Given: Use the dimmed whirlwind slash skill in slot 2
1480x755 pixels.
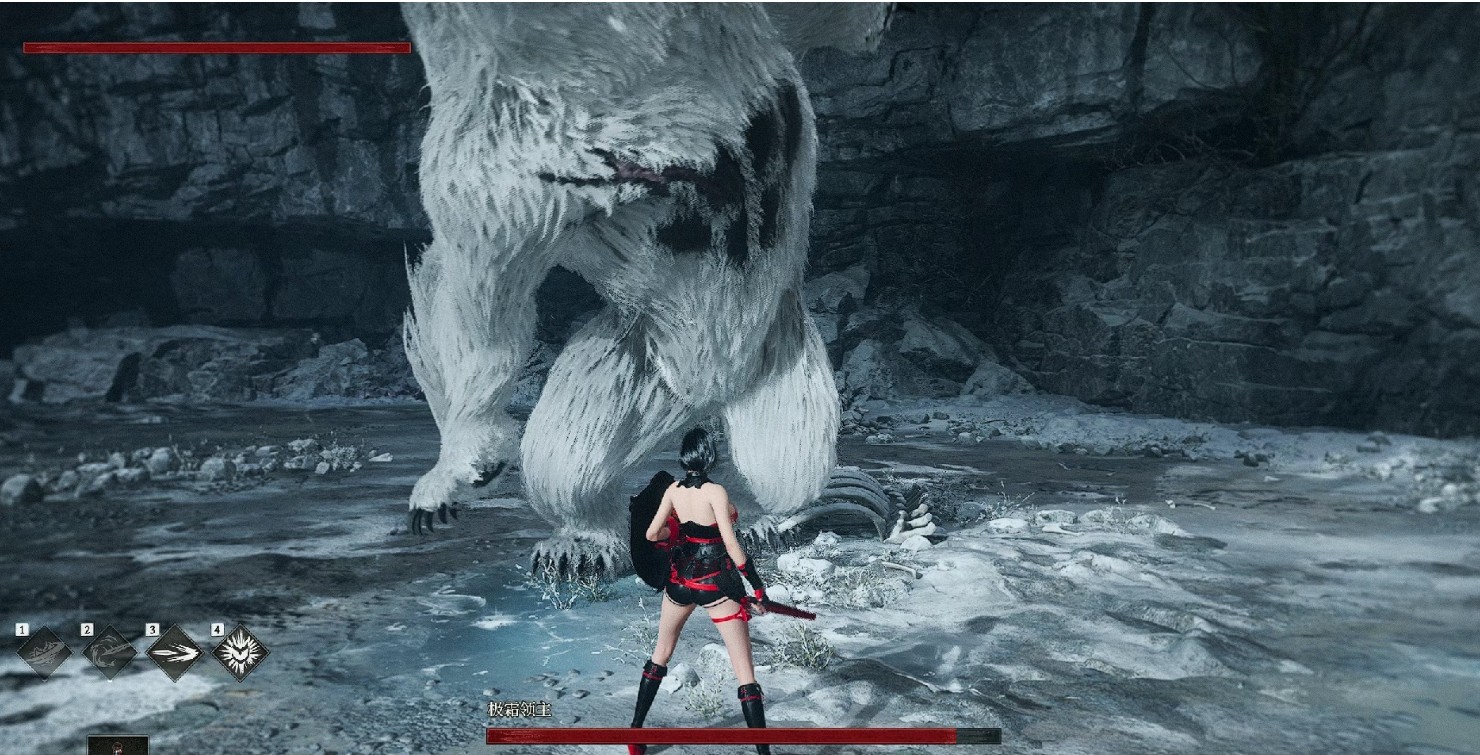Looking at the screenshot, I should pyautogui.click(x=109, y=653).
